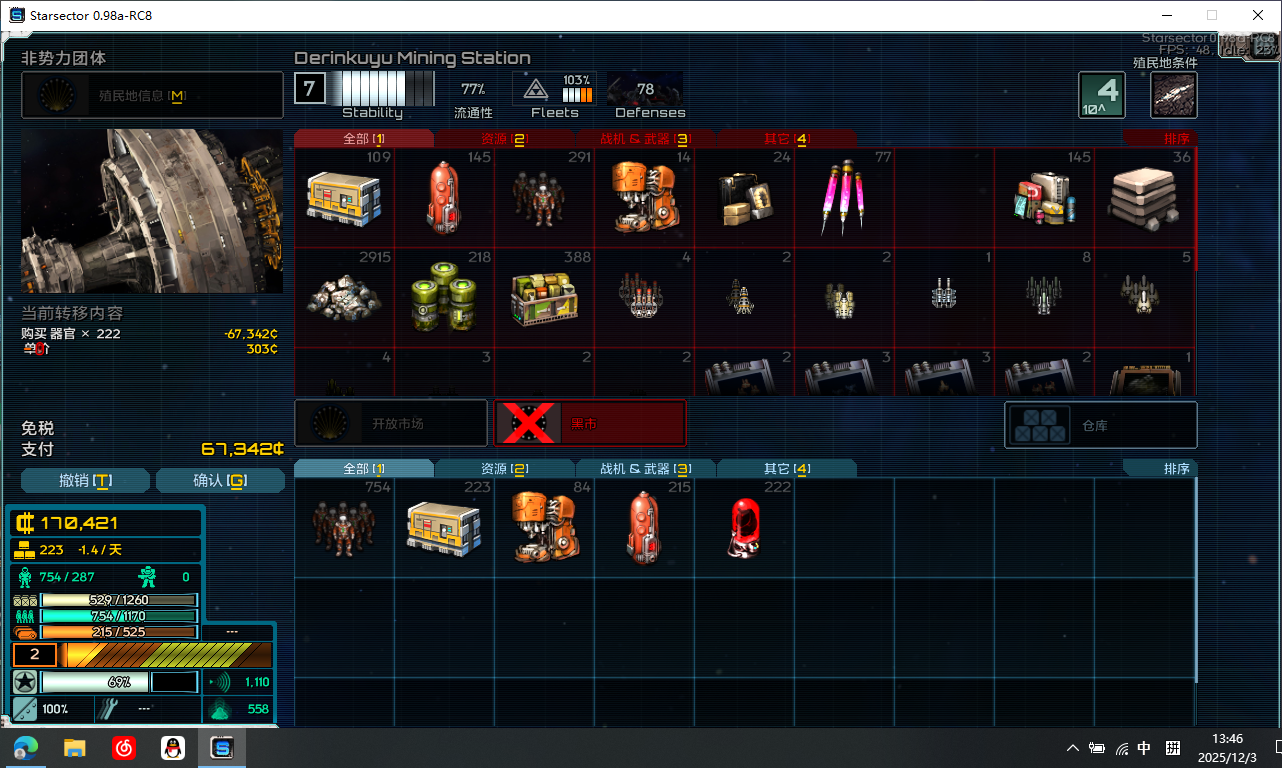Select the market's stacked metal plates
Image resolution: width=1282 pixels, height=768 pixels.
pyautogui.click(x=1144, y=197)
